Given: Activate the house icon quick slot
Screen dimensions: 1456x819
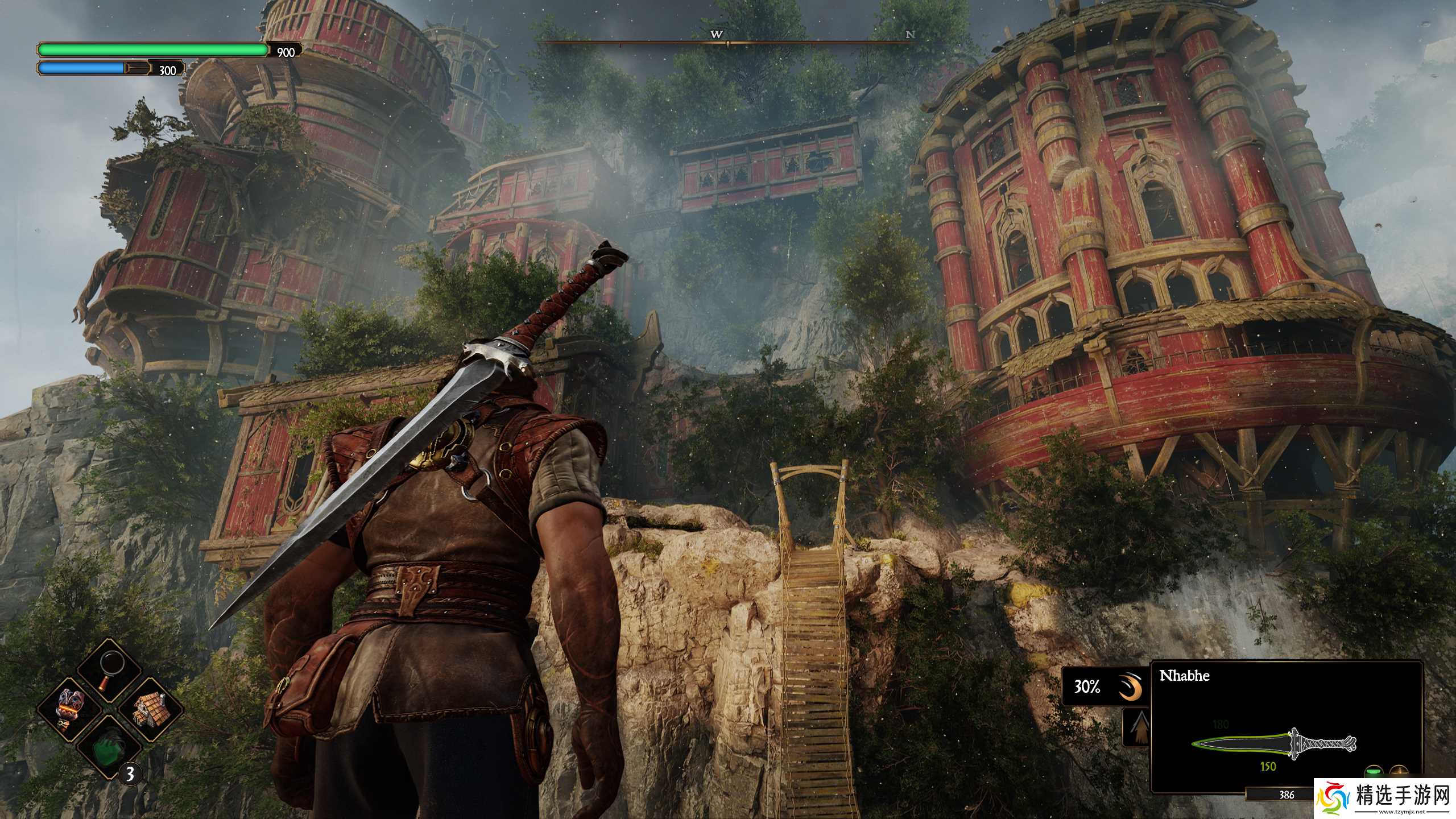Looking at the screenshot, I should [x=150, y=709].
